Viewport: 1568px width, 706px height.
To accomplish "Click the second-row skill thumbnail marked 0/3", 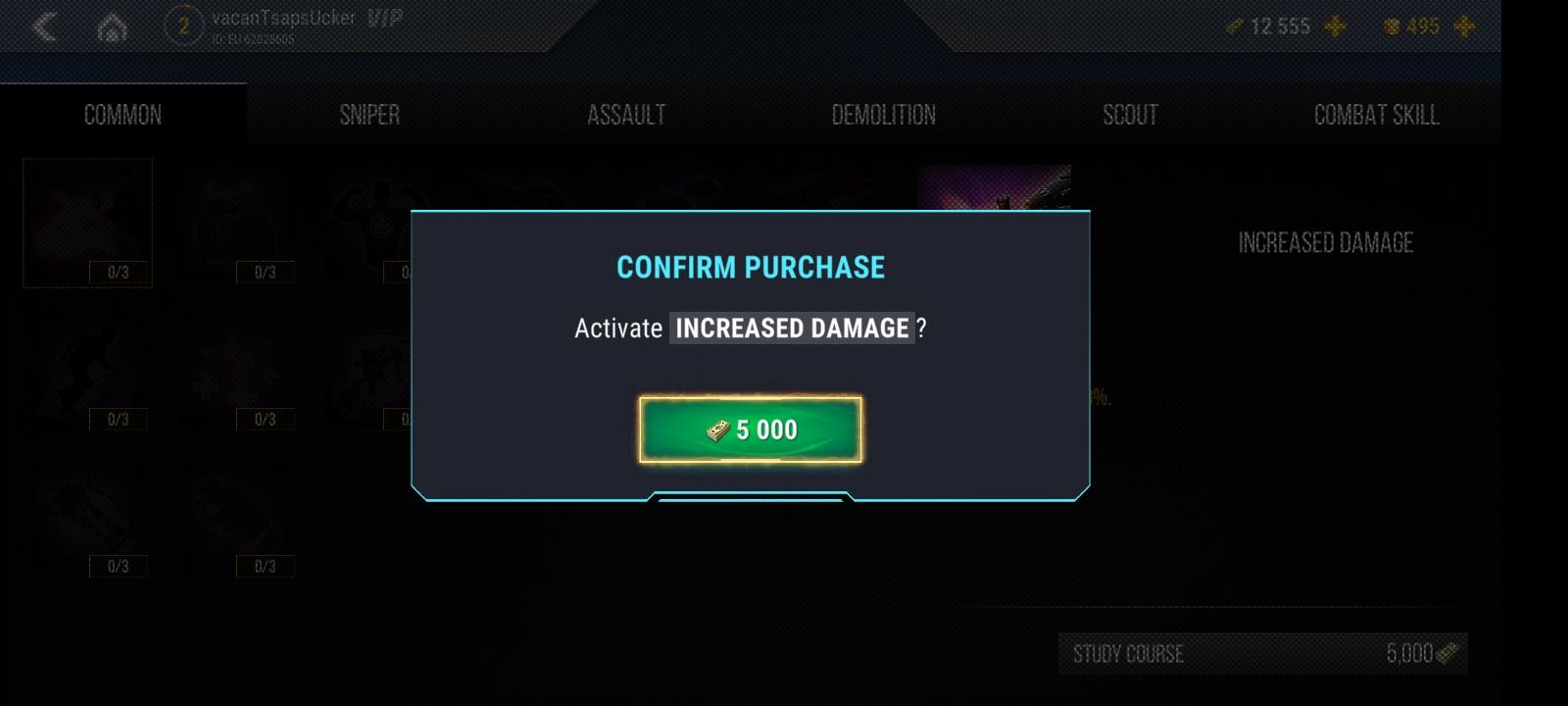I will 87,370.
